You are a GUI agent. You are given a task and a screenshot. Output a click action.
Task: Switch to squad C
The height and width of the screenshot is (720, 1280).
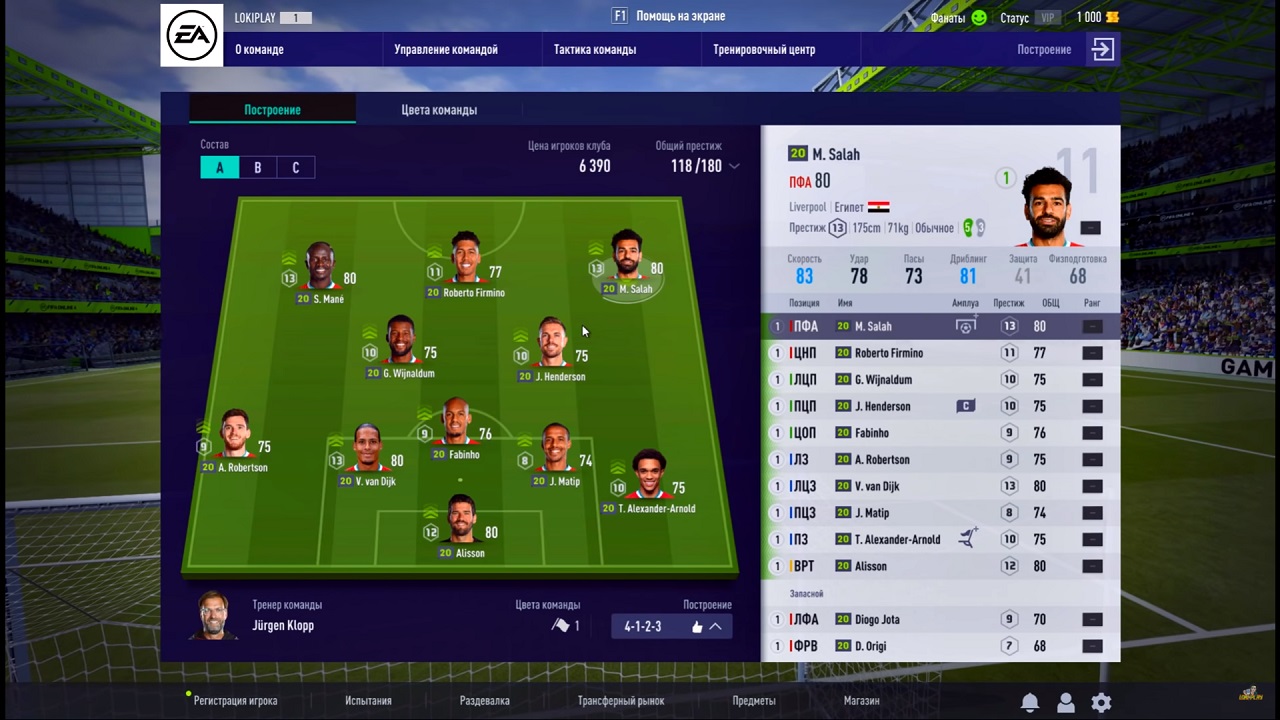click(x=295, y=167)
